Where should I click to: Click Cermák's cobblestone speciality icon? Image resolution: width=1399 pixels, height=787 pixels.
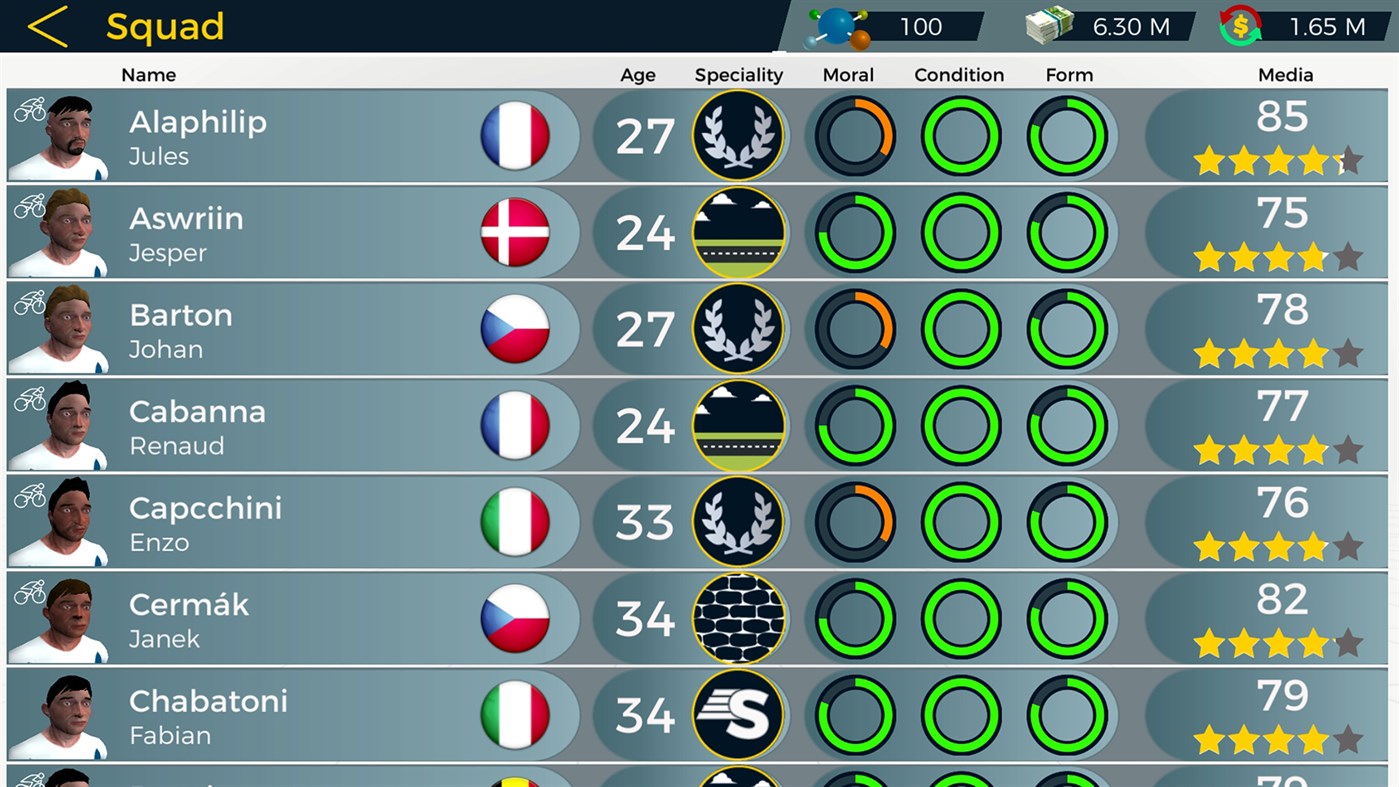[739, 618]
